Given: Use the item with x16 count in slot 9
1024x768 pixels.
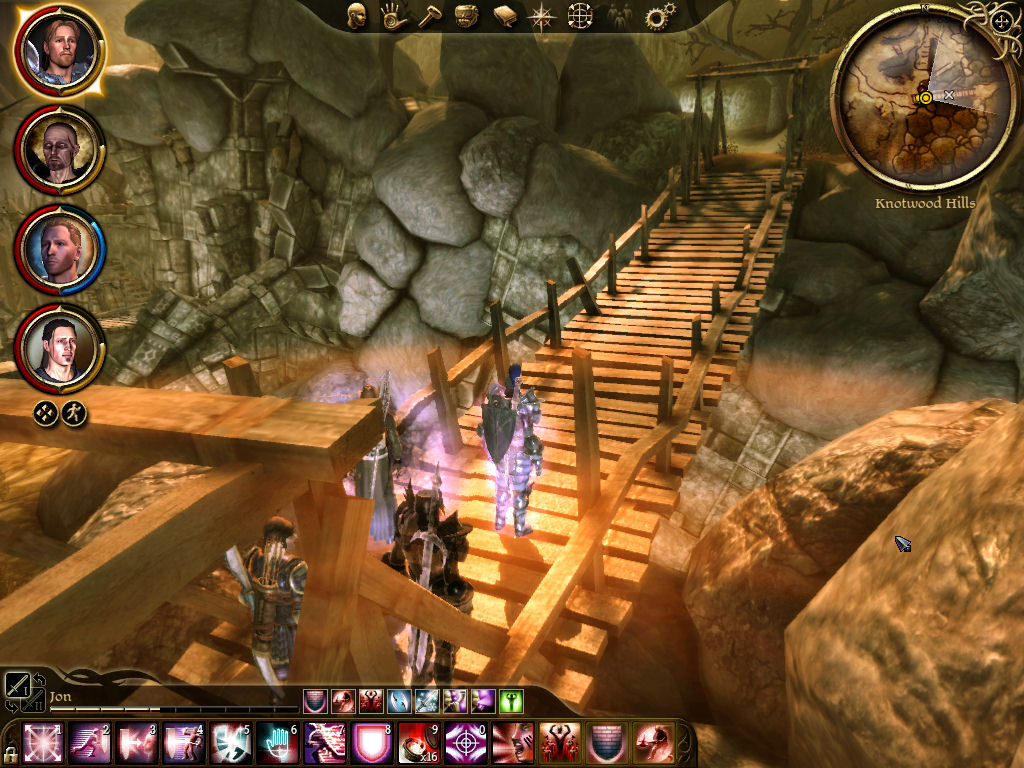Looking at the screenshot, I should 416,741.
